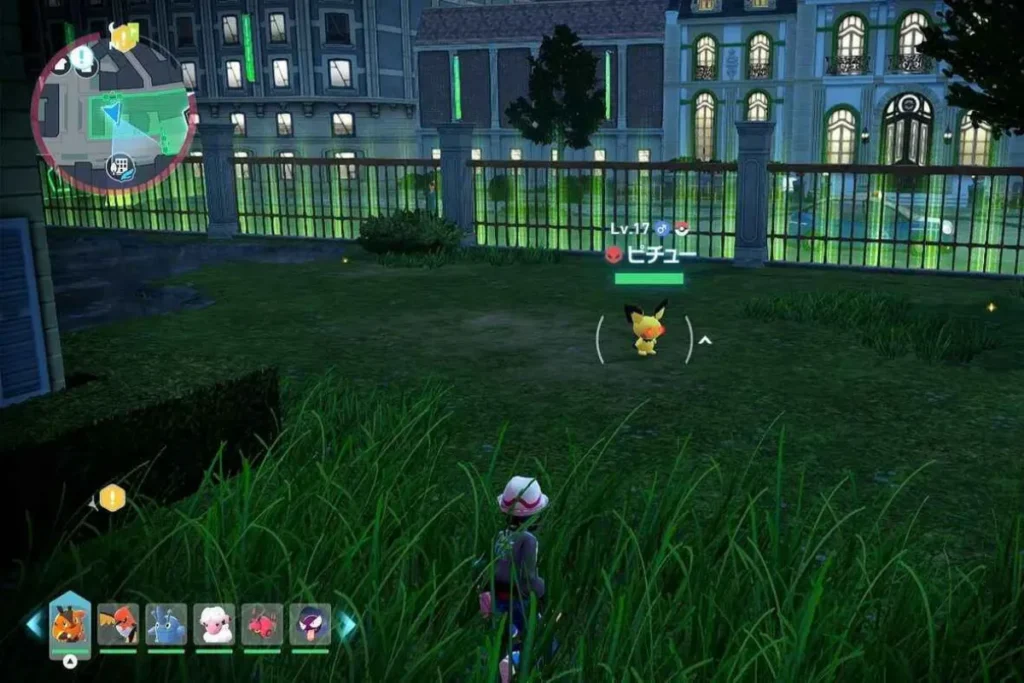Image resolution: width=1024 pixels, height=683 pixels.
Task: Switch to the purple ghost Pokémon slot
Action: click(310, 624)
